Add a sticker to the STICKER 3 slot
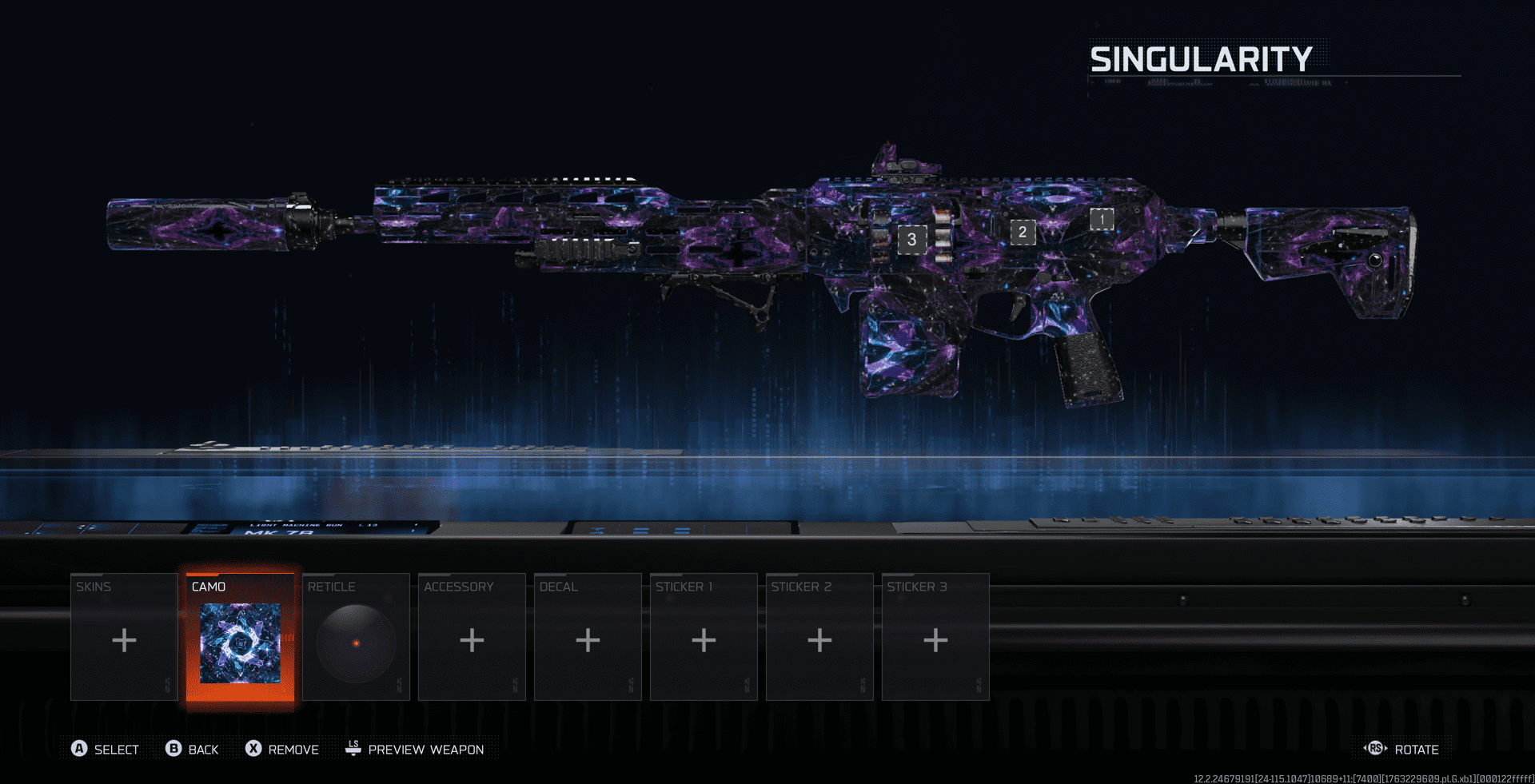The image size is (1535, 784). click(935, 639)
